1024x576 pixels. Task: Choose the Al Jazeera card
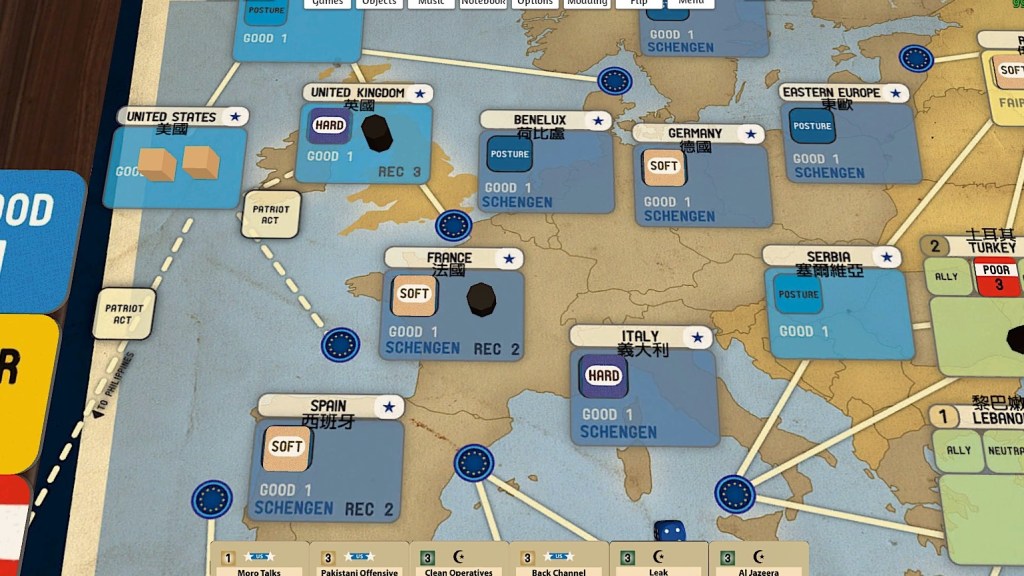[x=758, y=560]
